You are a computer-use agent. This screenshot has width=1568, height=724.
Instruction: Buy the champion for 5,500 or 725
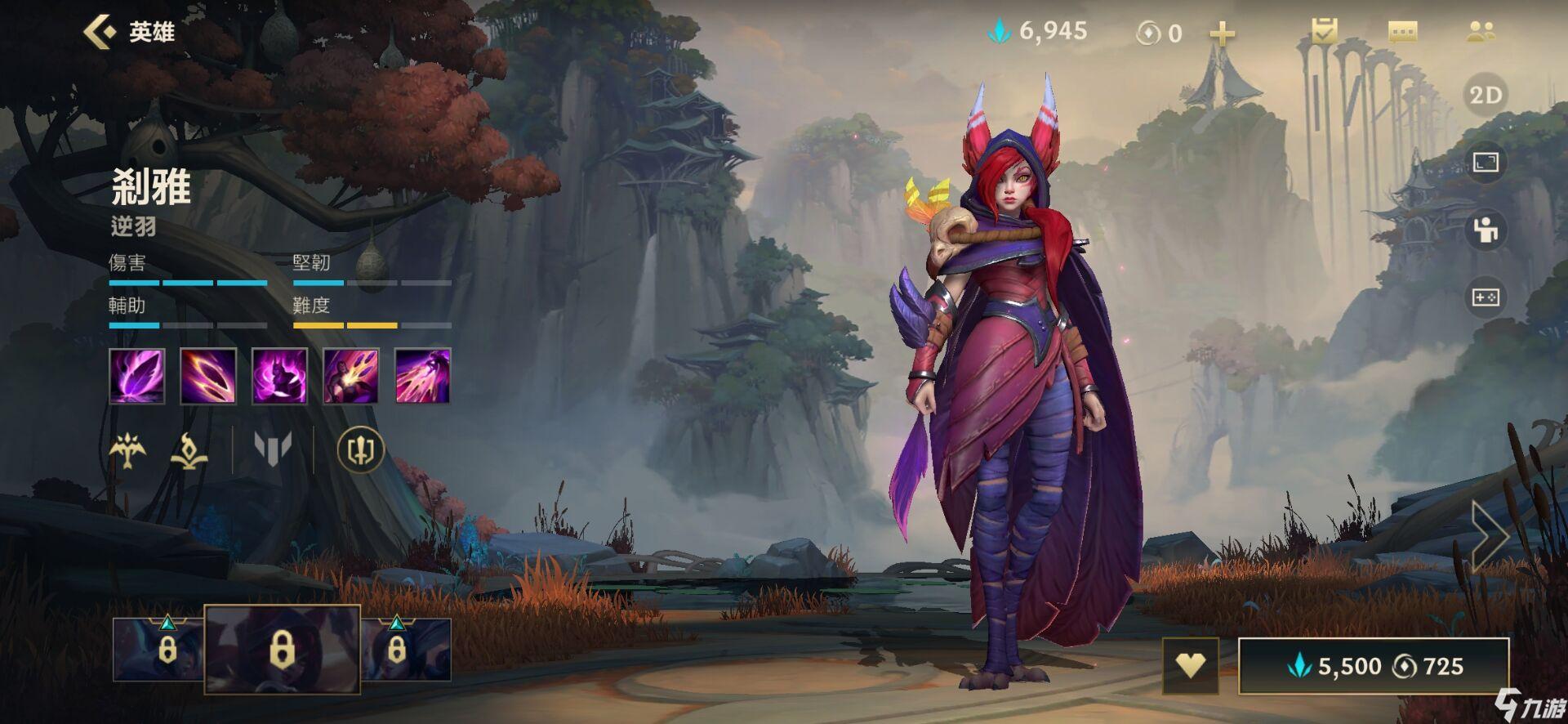click(x=1374, y=666)
